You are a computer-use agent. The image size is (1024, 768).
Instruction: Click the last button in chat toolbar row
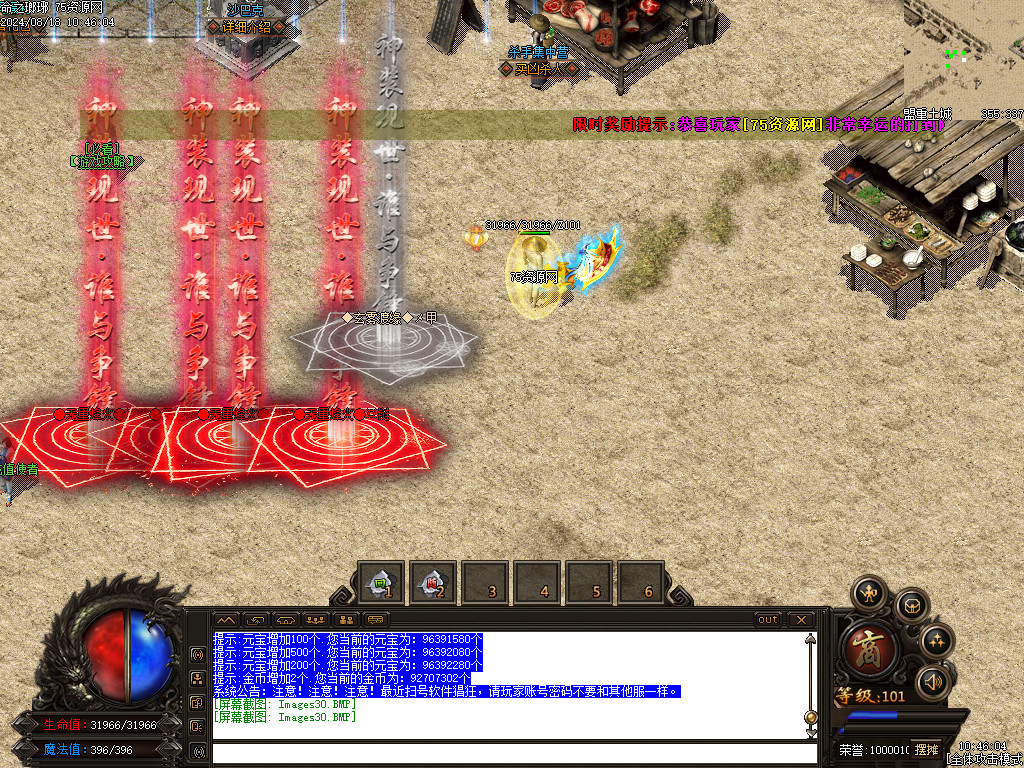pyautogui.click(x=376, y=620)
